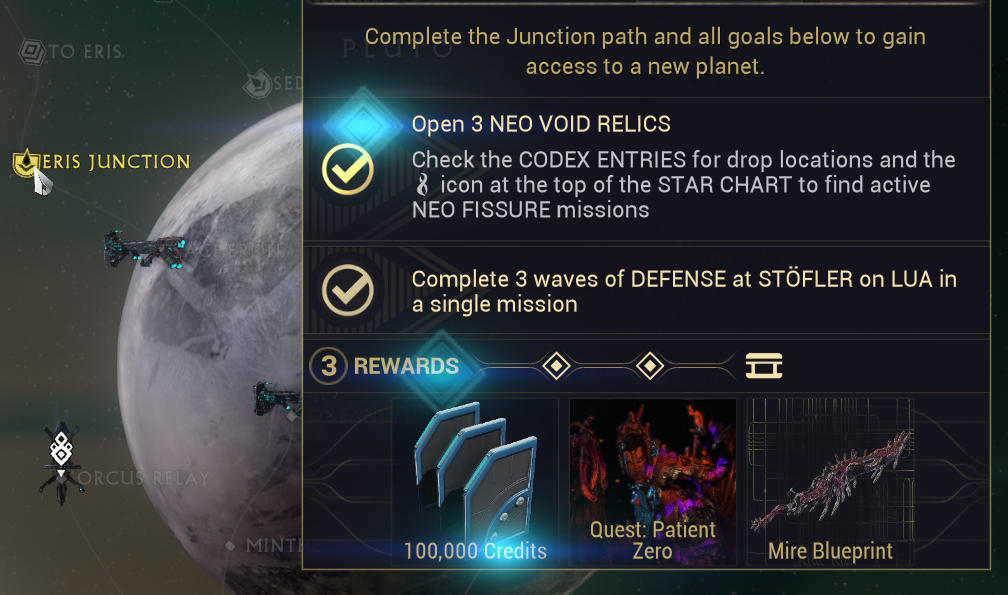The height and width of the screenshot is (595, 1008).
Task: Inspect the Mire Blueprint reward
Action: tap(830, 482)
